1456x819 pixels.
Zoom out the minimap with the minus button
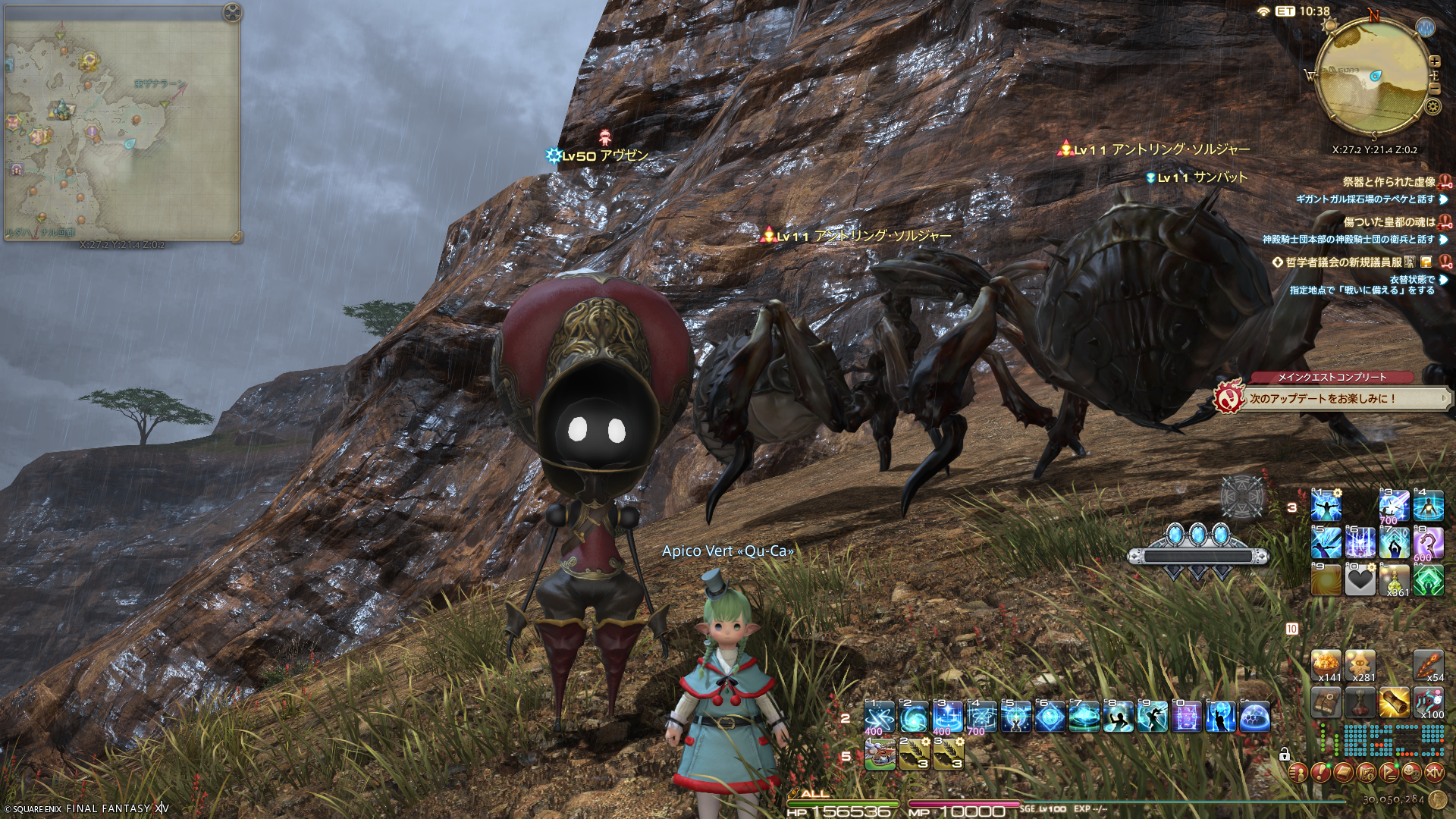click(x=1434, y=88)
